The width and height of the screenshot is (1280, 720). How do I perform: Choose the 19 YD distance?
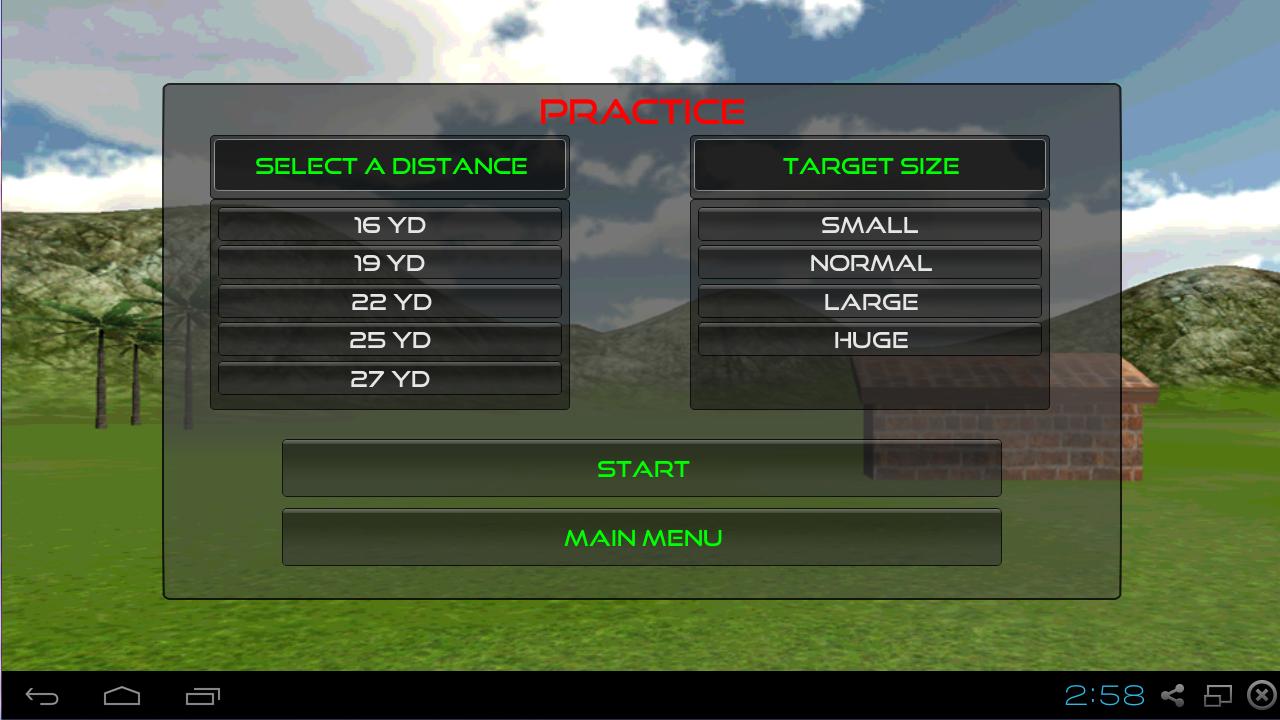(390, 263)
